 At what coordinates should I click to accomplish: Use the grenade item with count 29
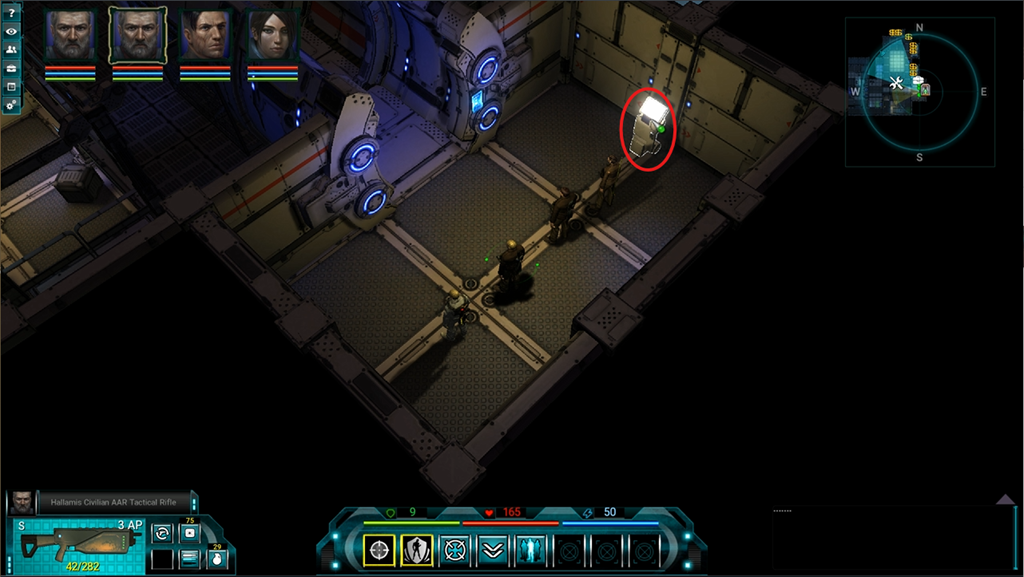(216, 558)
